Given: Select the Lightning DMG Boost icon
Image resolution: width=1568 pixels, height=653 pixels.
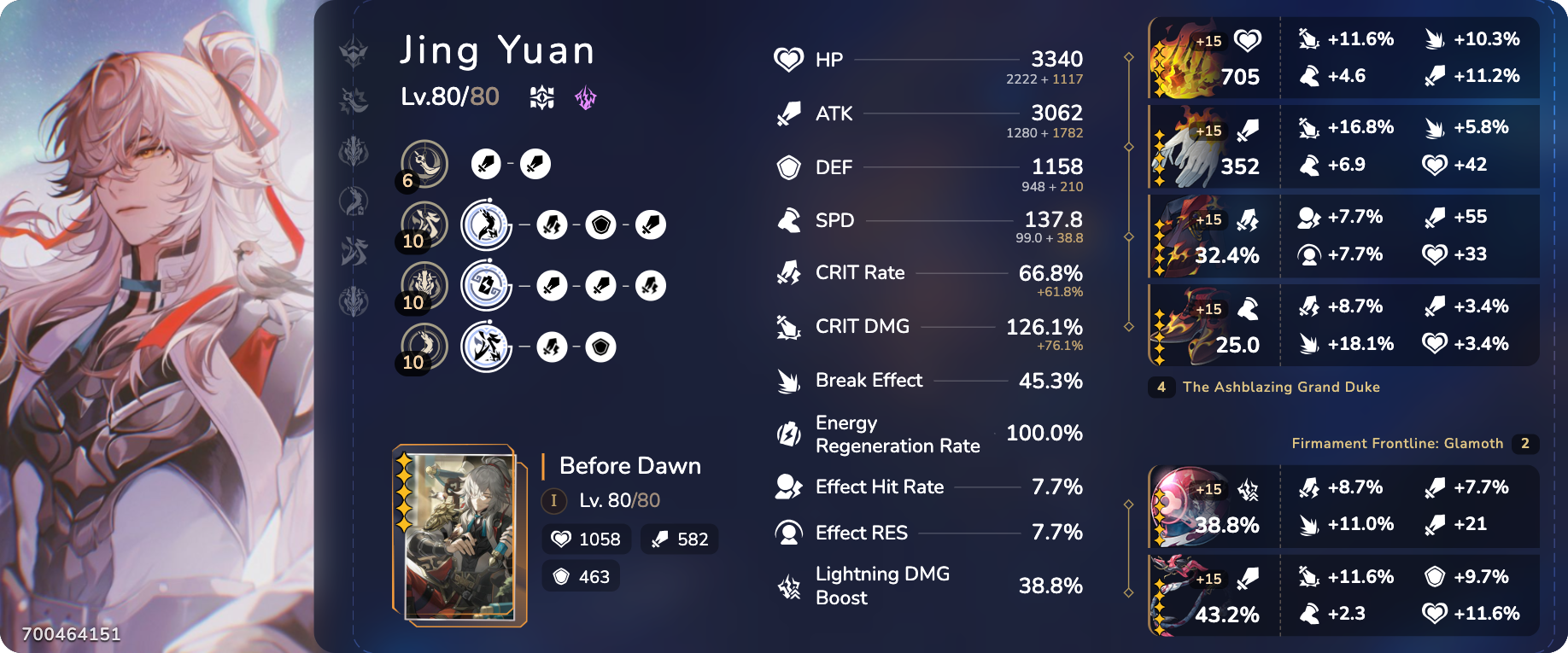Looking at the screenshot, I should click(x=787, y=586).
